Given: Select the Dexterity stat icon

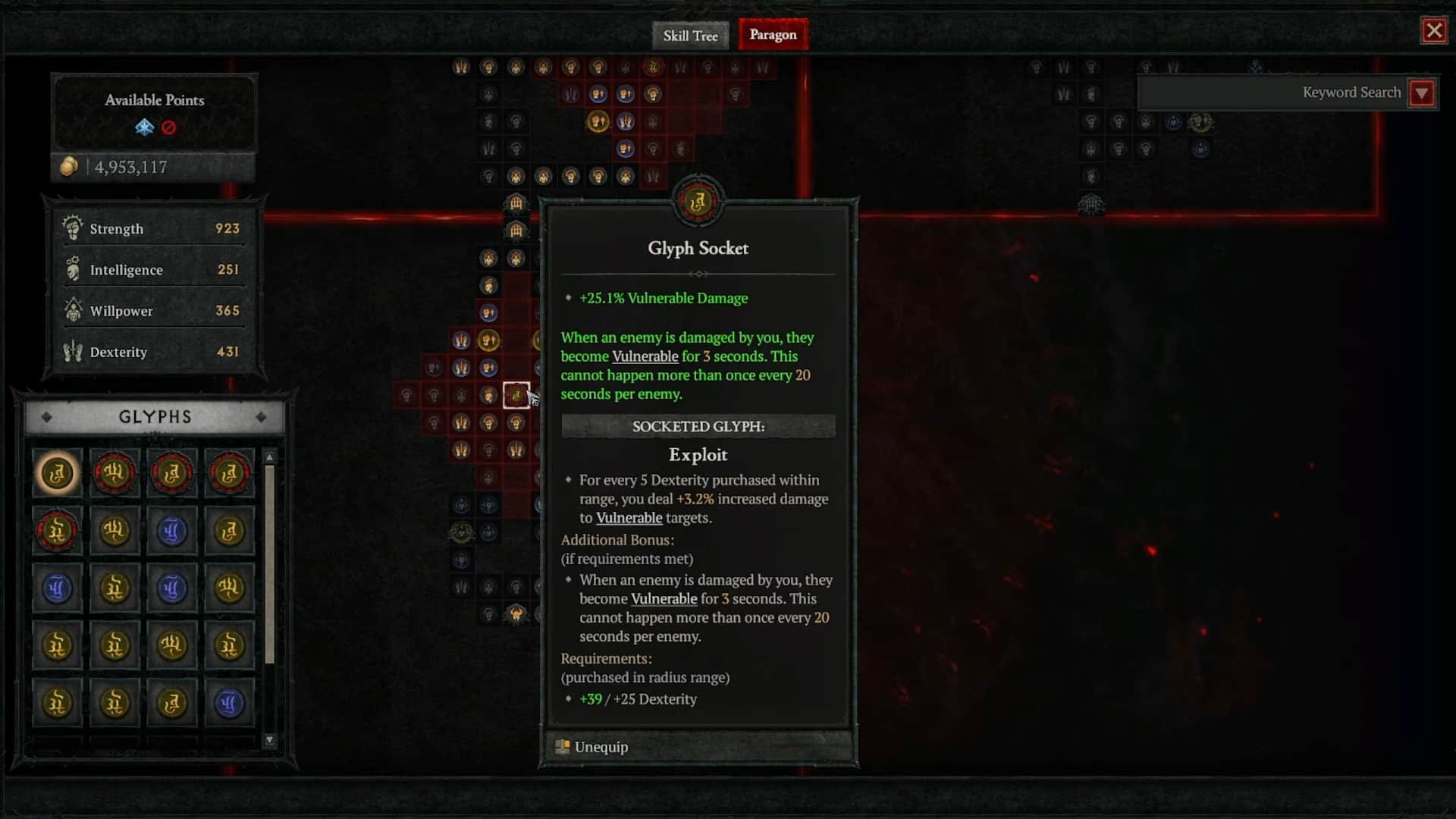Looking at the screenshot, I should click(x=73, y=351).
